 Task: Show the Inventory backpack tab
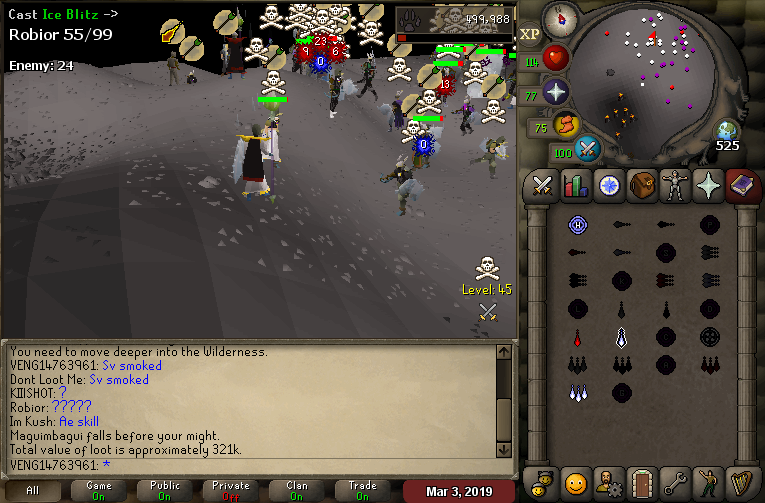[642, 185]
